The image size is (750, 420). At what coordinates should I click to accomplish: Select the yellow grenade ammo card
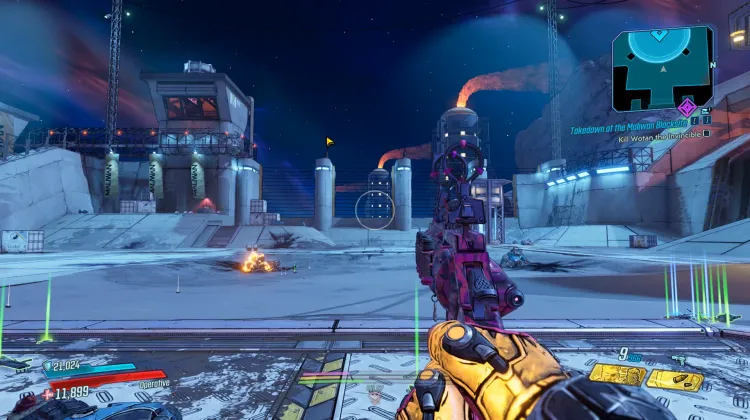(x=616, y=376)
